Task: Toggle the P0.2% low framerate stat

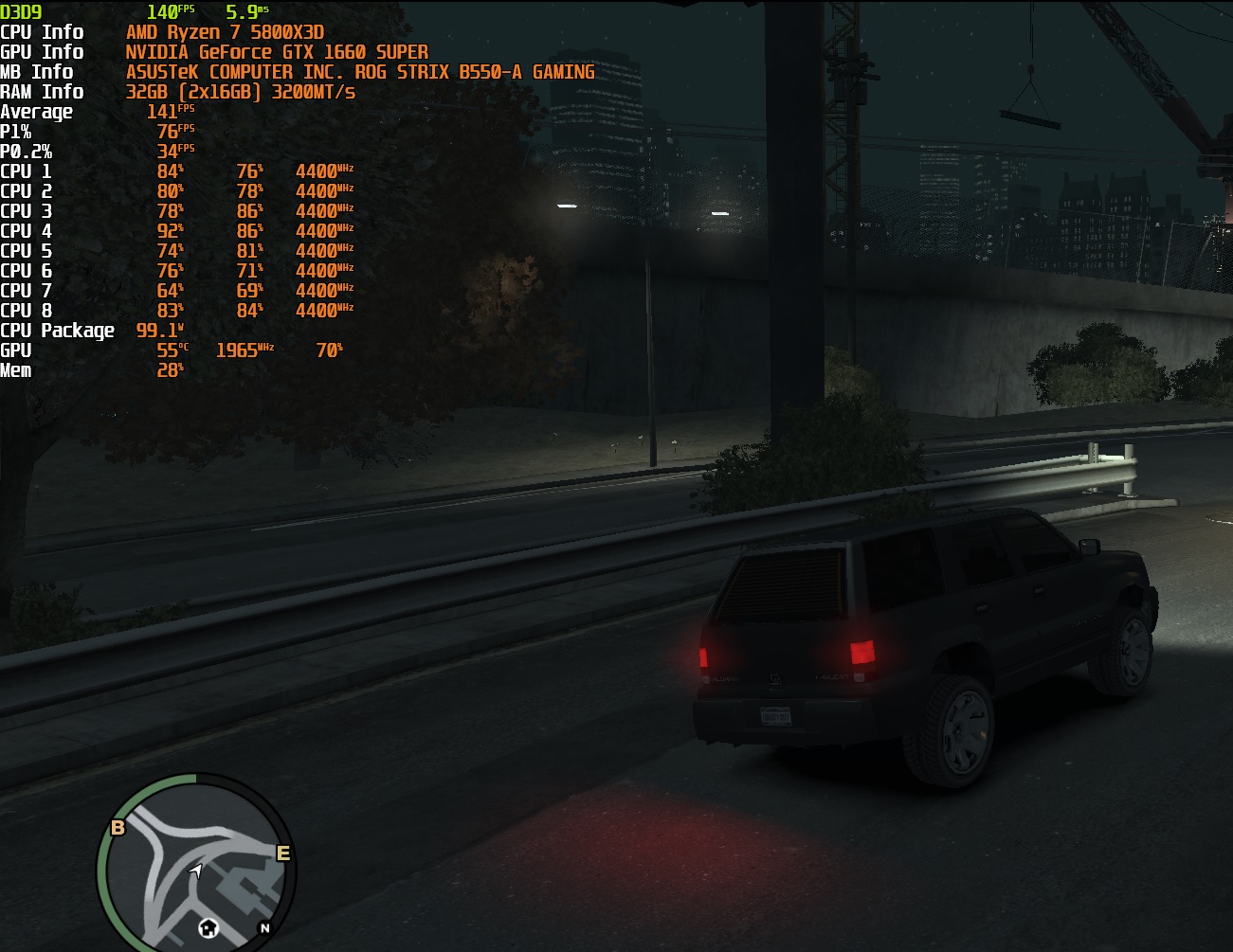Action: [x=169, y=151]
